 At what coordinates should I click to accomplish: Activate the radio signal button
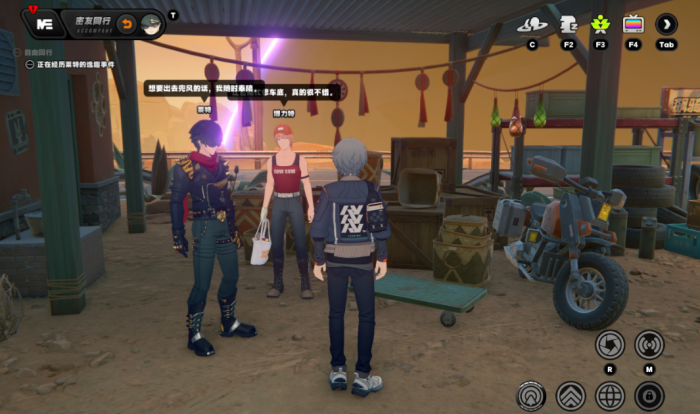point(649,345)
